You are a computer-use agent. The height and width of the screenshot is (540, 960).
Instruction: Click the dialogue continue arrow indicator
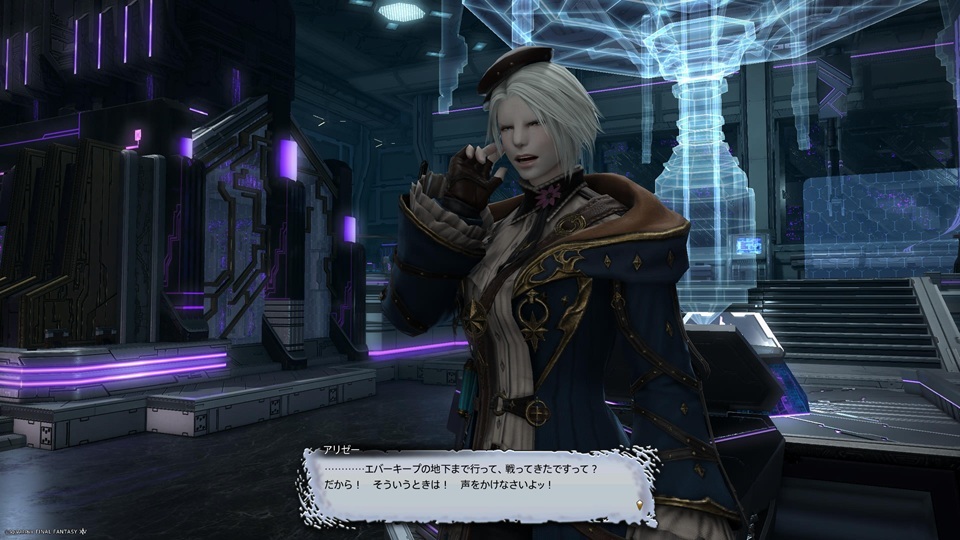click(x=640, y=505)
